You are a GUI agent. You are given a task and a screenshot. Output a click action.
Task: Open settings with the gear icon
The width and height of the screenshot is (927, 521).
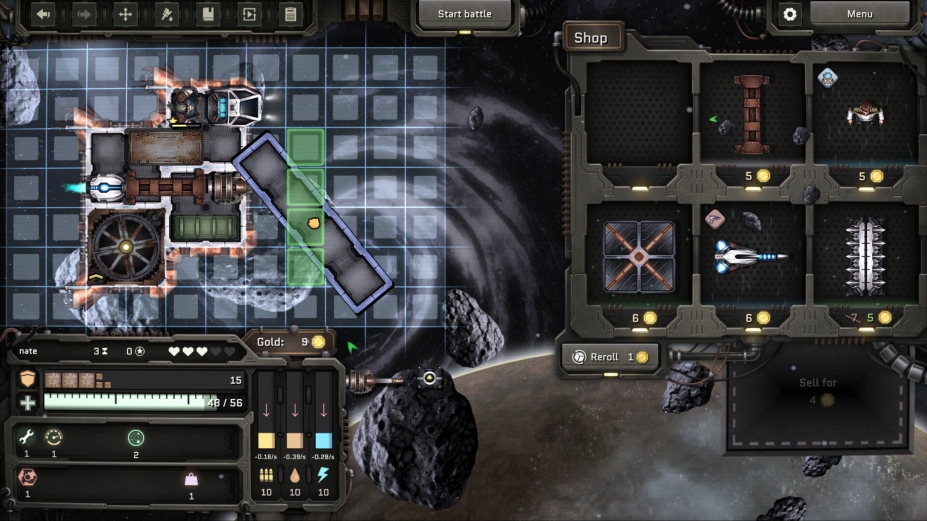(790, 14)
